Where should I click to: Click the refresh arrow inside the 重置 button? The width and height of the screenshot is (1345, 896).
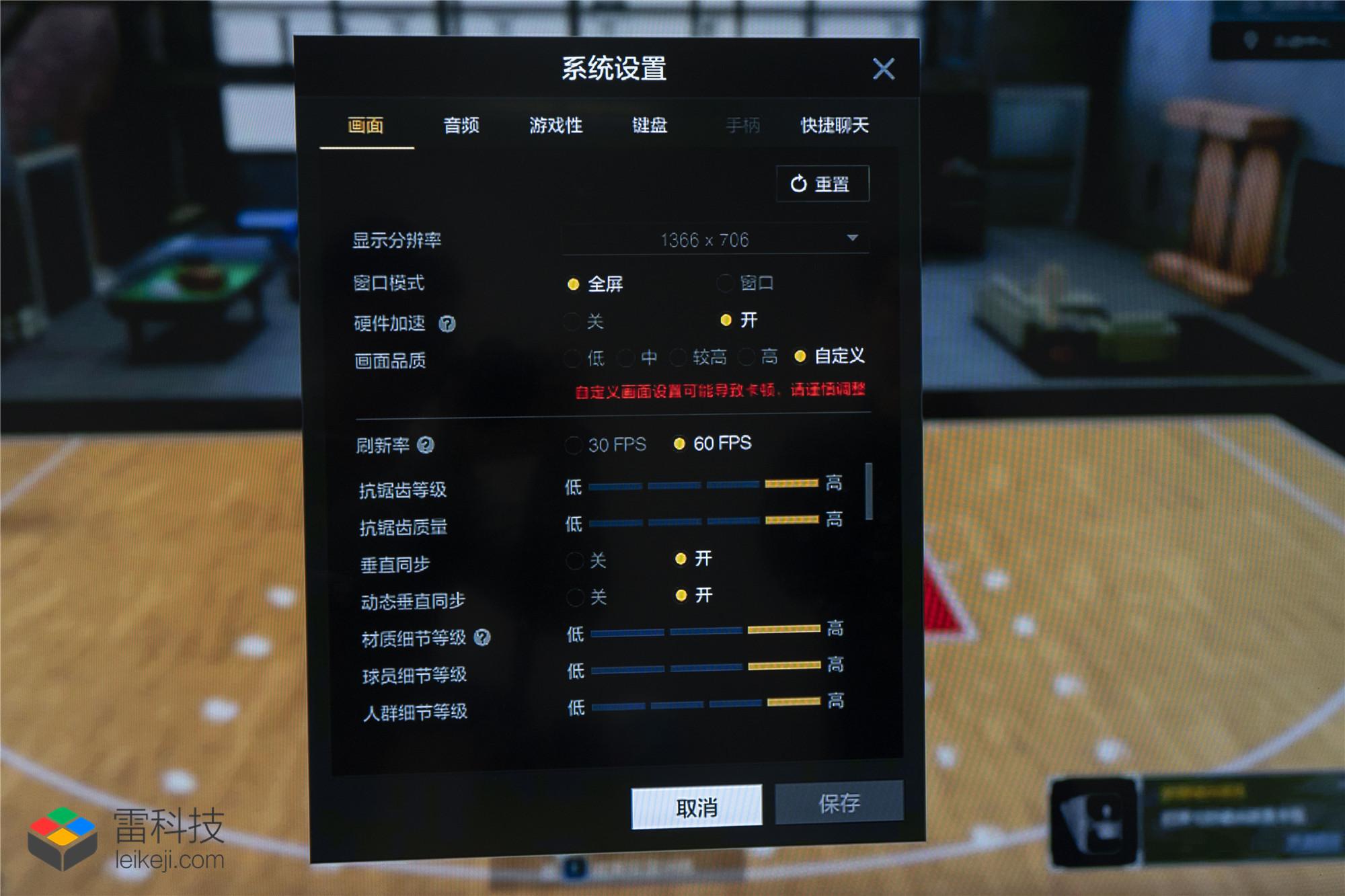[797, 182]
